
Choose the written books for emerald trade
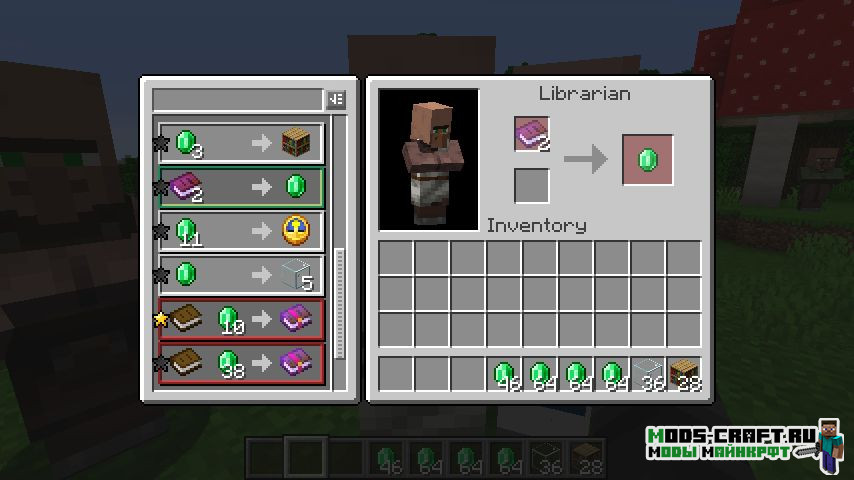(241, 187)
